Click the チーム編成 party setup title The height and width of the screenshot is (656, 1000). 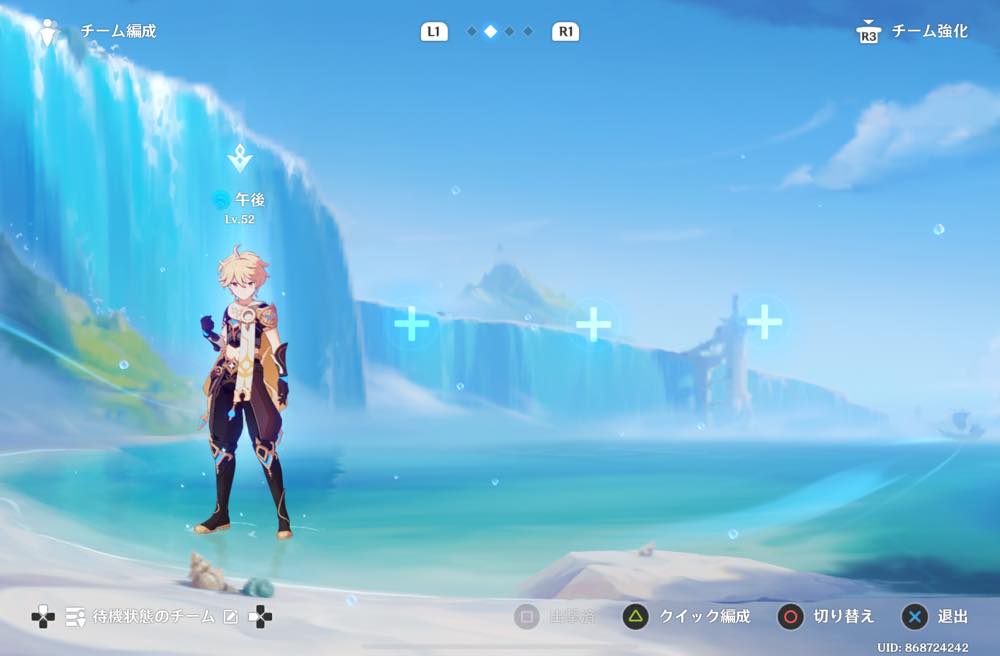[117, 31]
